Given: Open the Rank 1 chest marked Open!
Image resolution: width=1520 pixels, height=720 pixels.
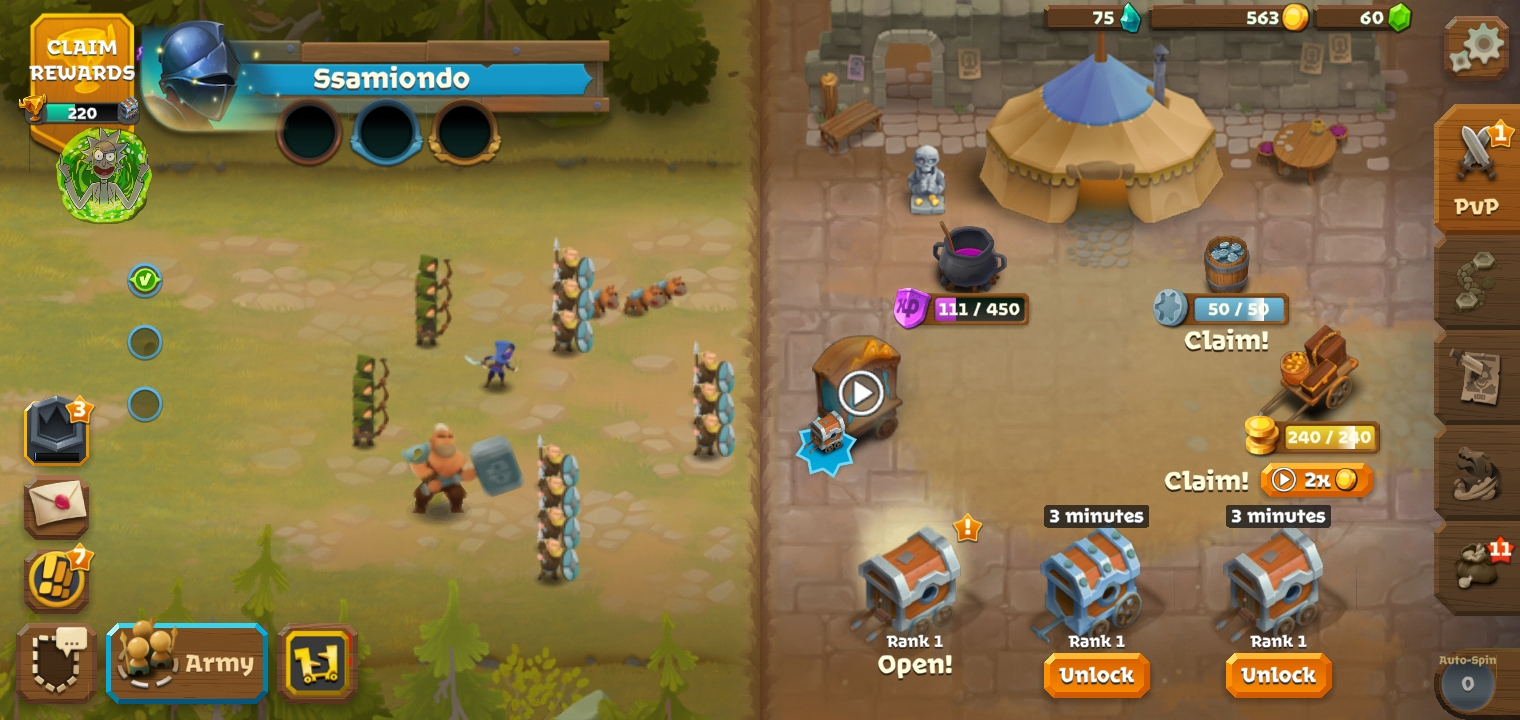Looking at the screenshot, I should click(x=912, y=590).
